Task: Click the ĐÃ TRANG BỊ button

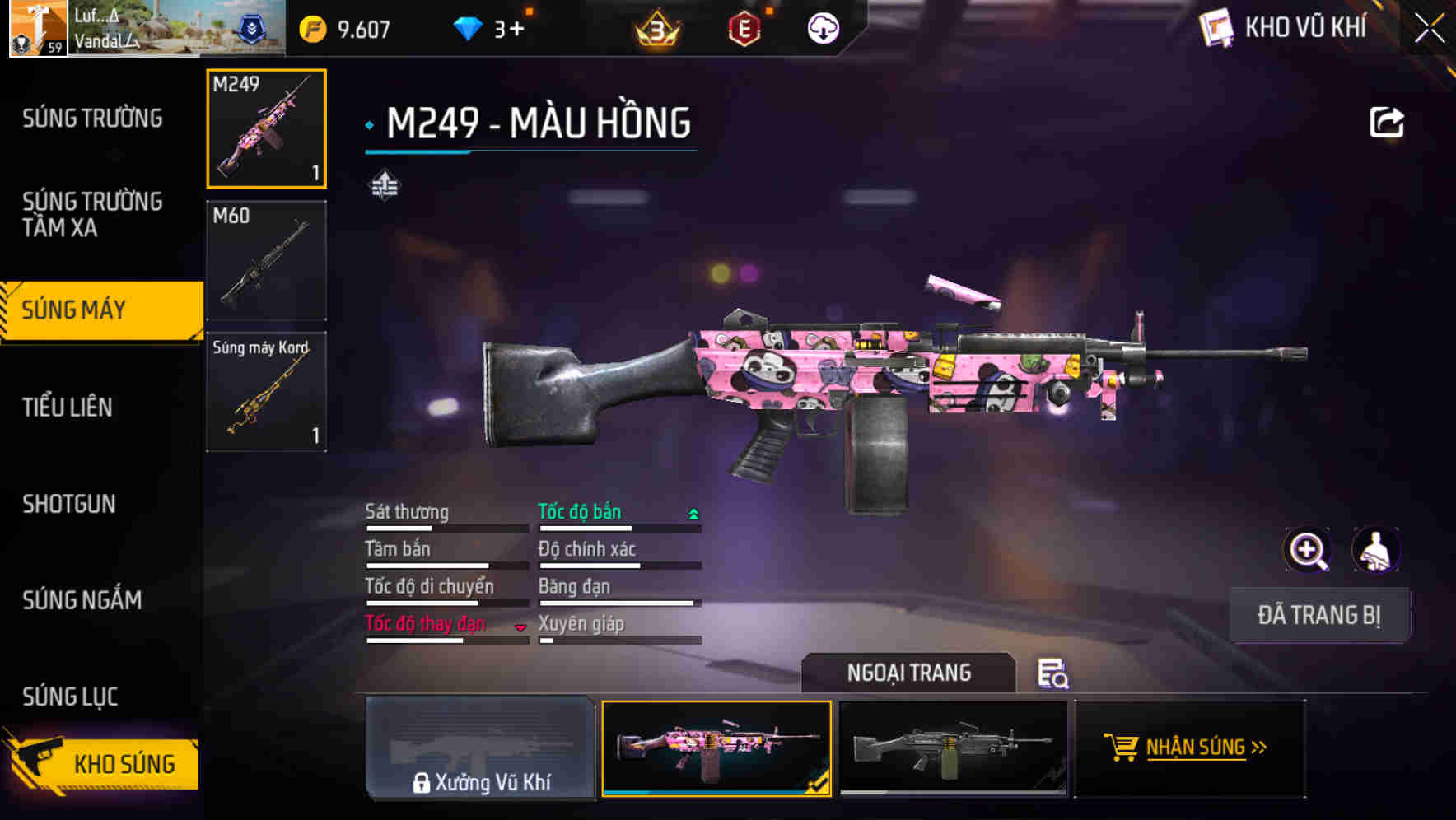Action: [x=1319, y=615]
